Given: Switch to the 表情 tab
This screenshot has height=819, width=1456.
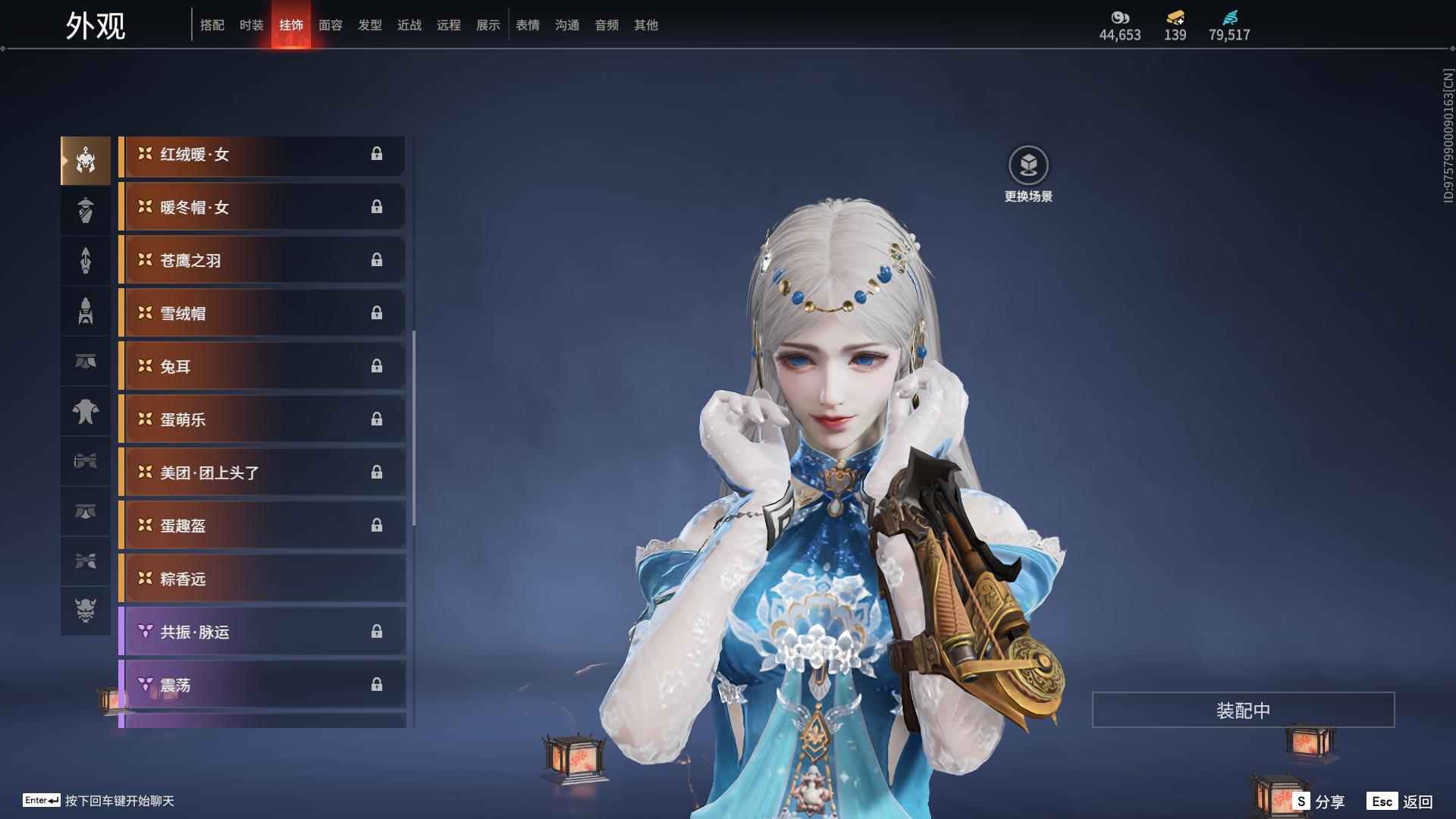Looking at the screenshot, I should point(527,25).
